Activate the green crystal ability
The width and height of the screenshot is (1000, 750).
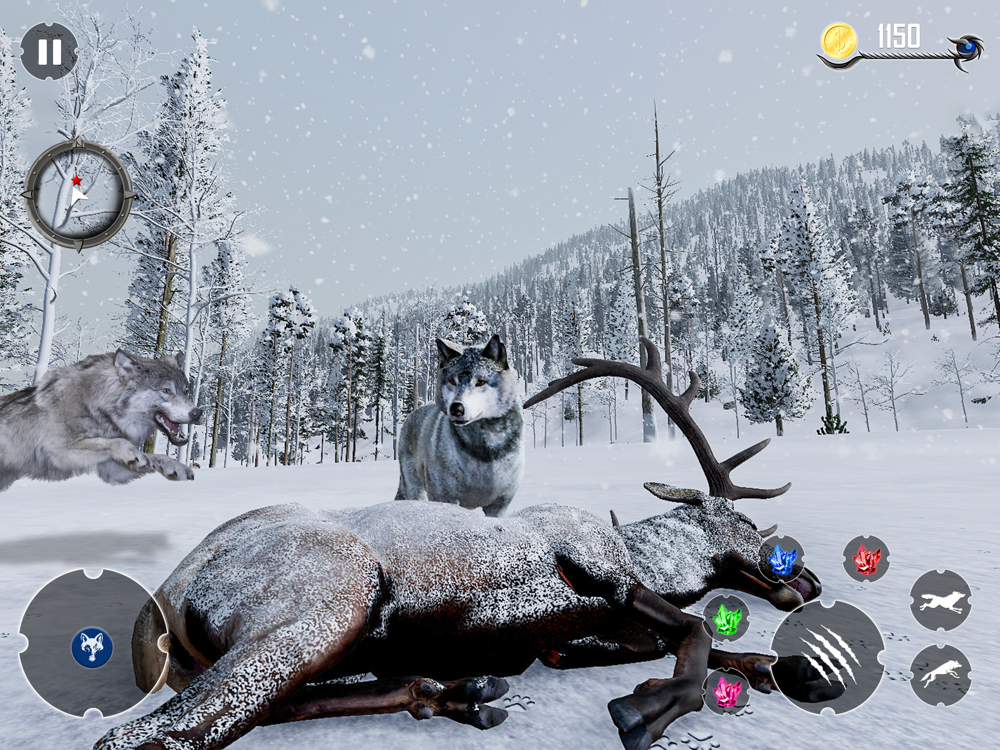click(727, 620)
